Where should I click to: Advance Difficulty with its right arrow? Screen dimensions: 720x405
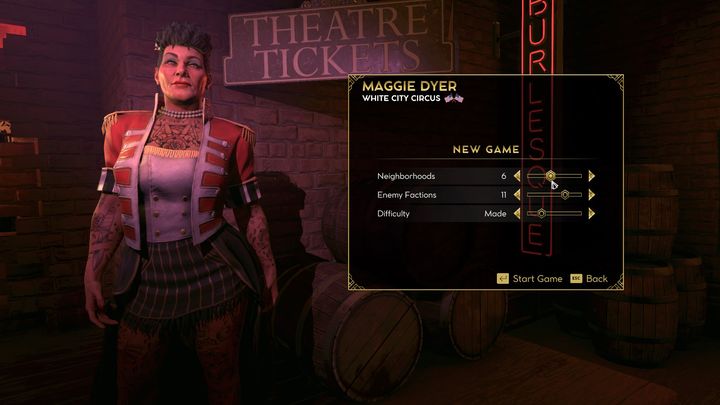click(592, 213)
